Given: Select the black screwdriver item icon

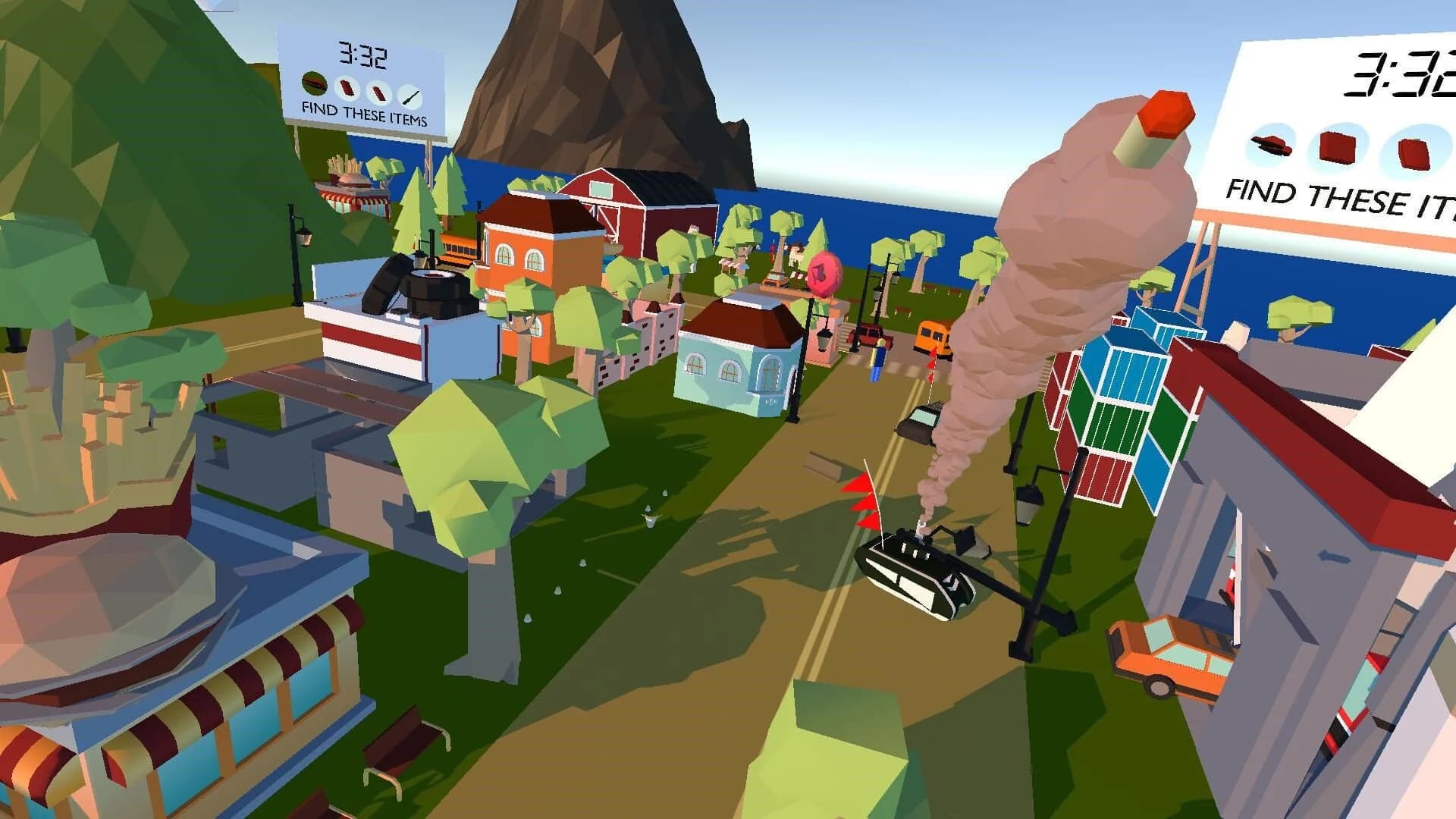Looking at the screenshot, I should [409, 96].
